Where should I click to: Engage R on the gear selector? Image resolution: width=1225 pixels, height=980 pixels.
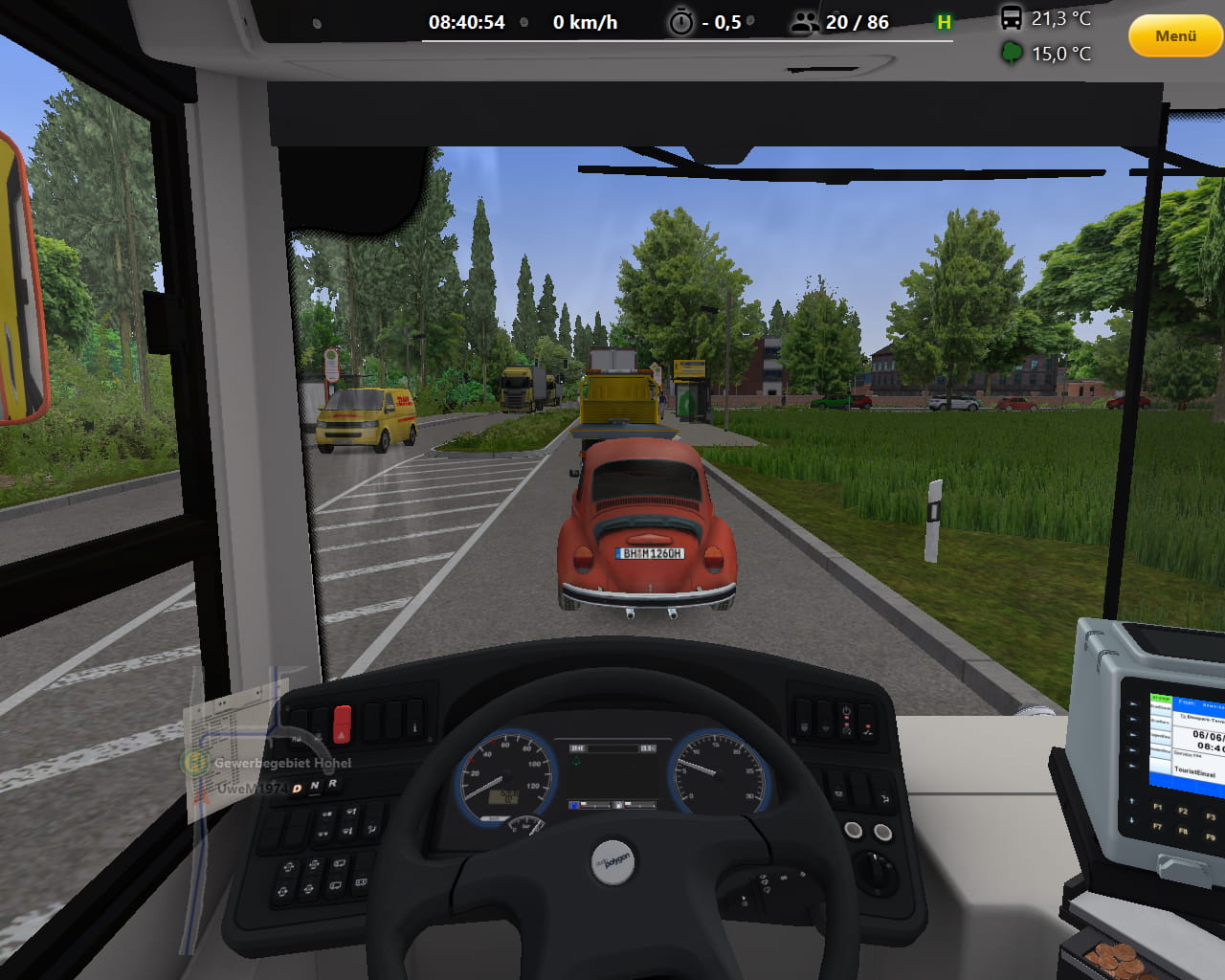[332, 784]
